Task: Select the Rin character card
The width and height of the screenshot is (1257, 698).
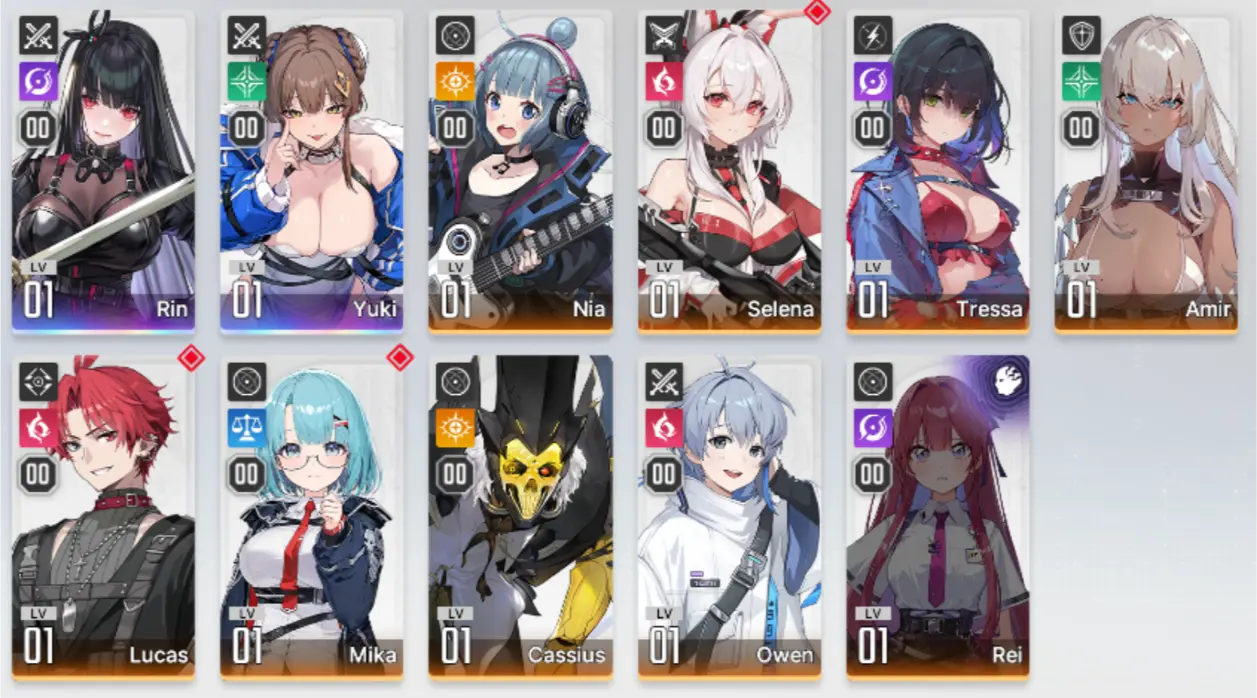Action: click(x=103, y=170)
